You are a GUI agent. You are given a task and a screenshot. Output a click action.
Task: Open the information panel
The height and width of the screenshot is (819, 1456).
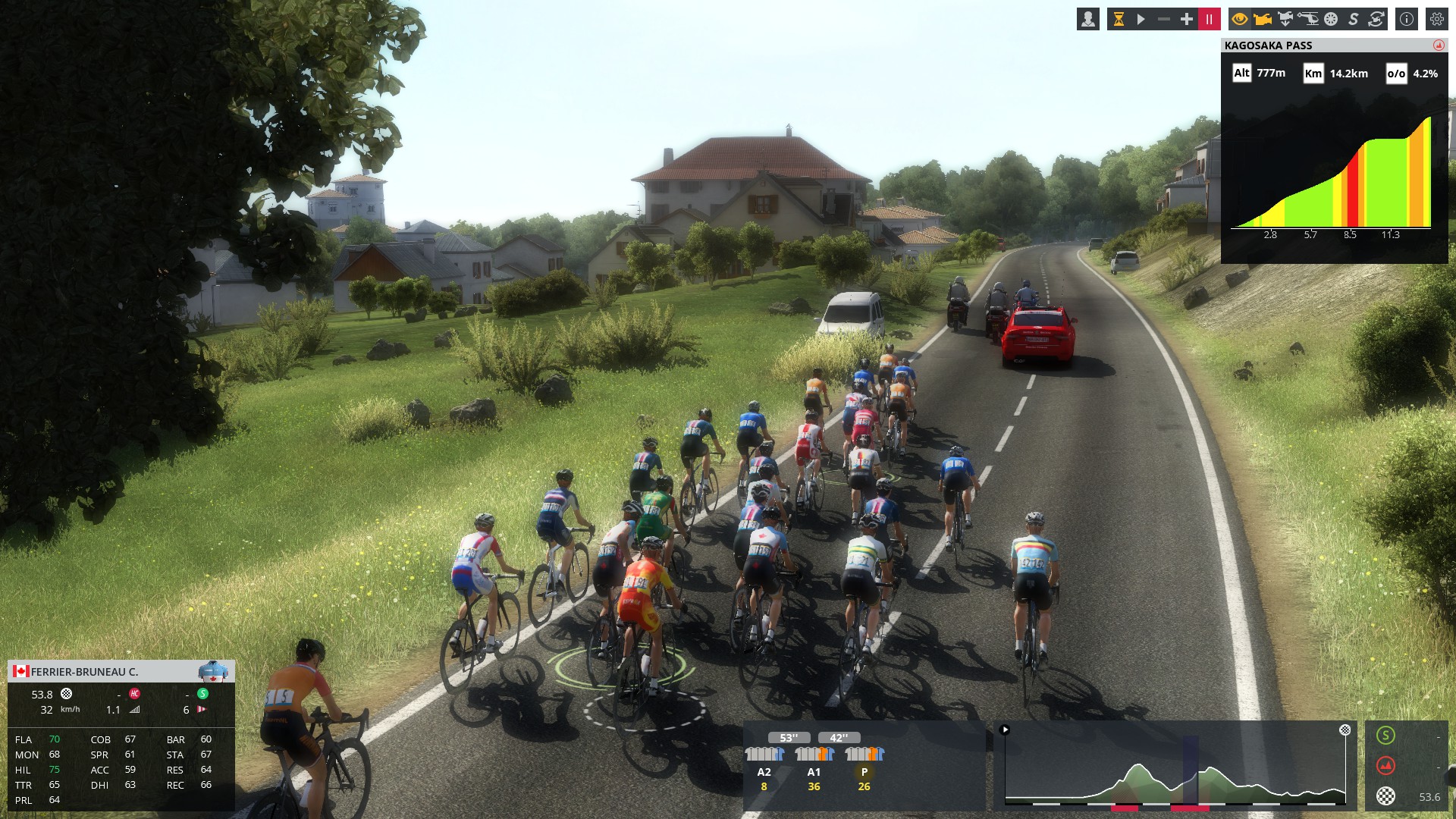pos(1407,20)
